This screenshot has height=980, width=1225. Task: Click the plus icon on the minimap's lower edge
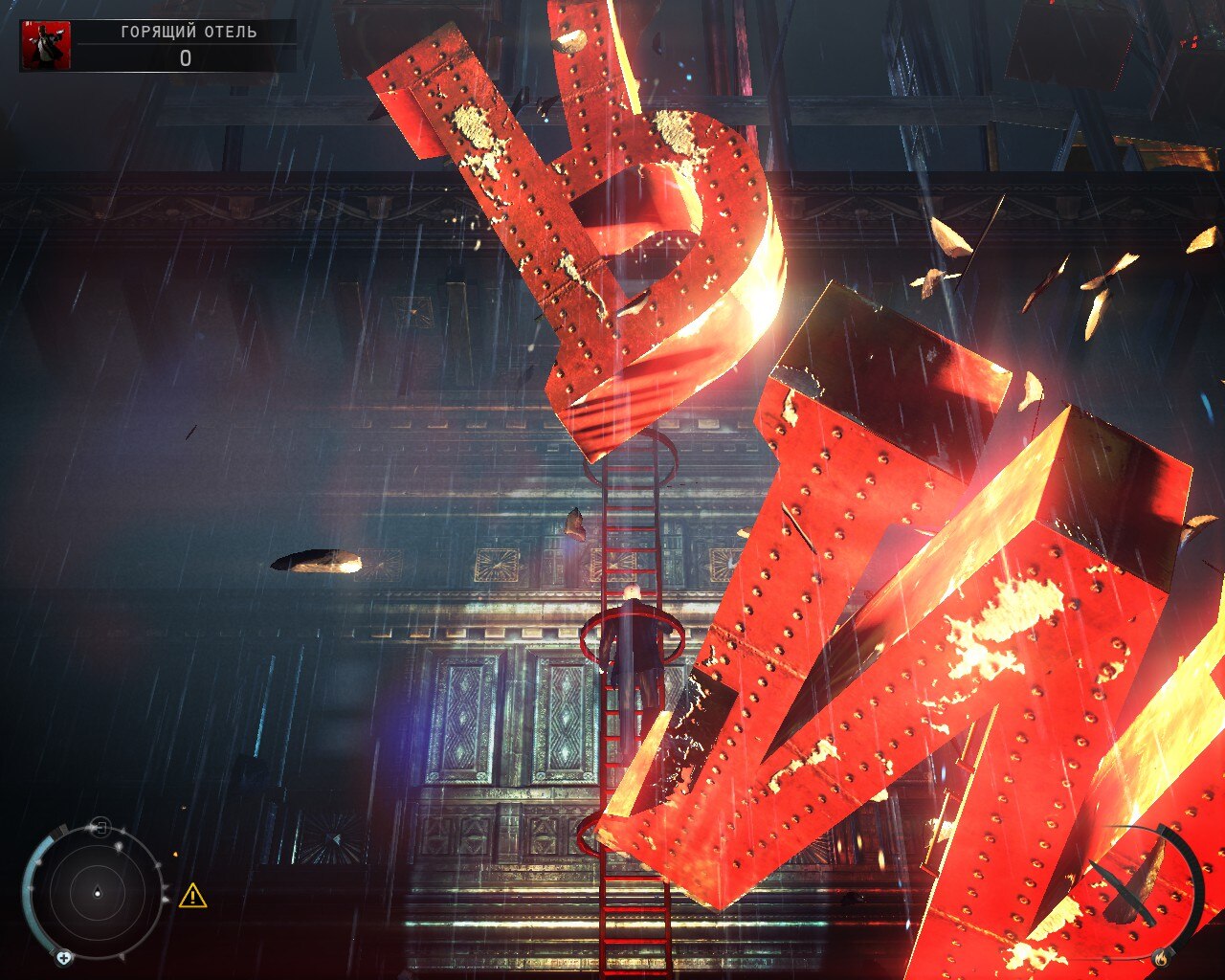(x=64, y=958)
